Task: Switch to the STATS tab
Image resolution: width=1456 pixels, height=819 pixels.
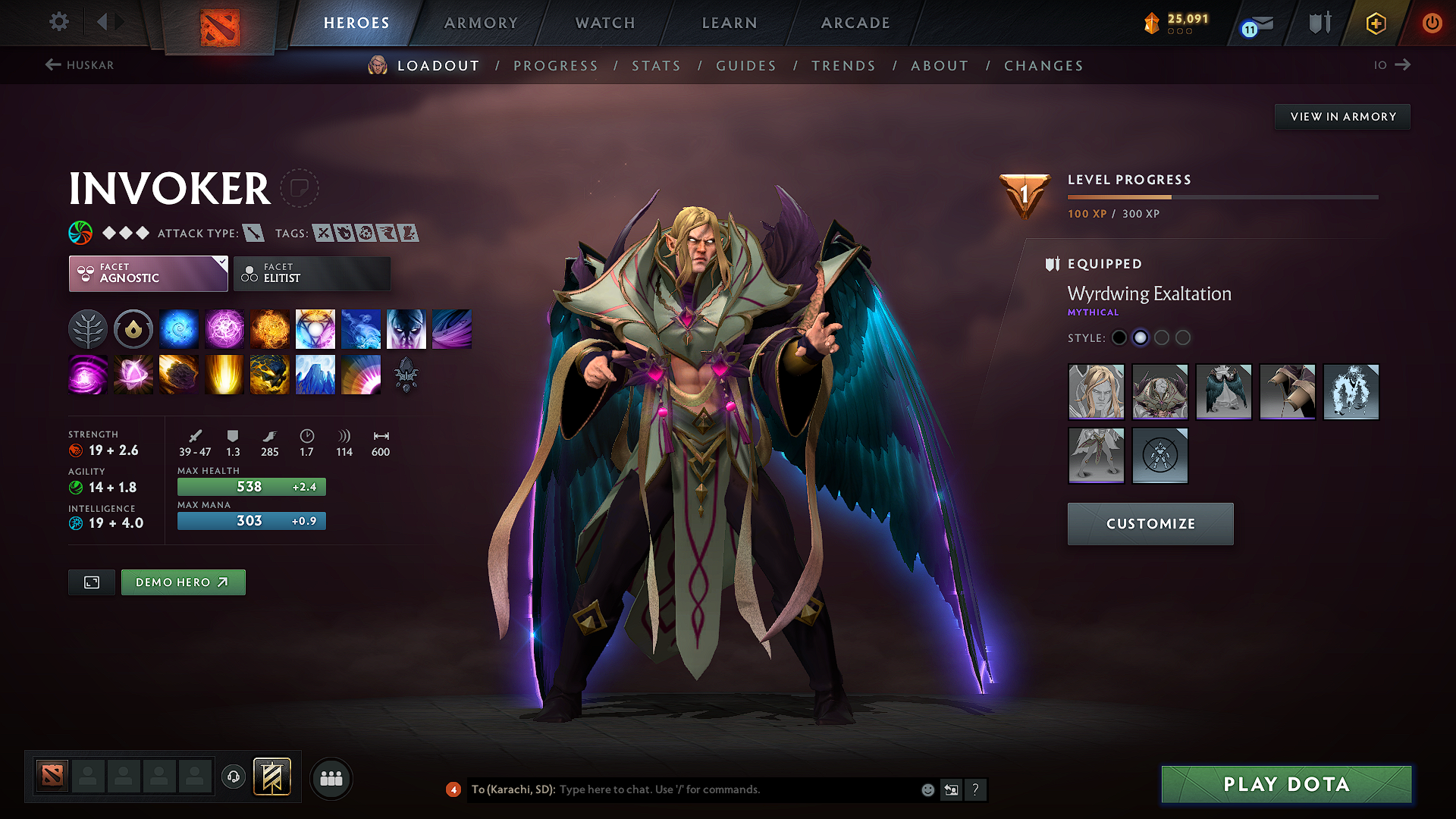Action: [656, 65]
